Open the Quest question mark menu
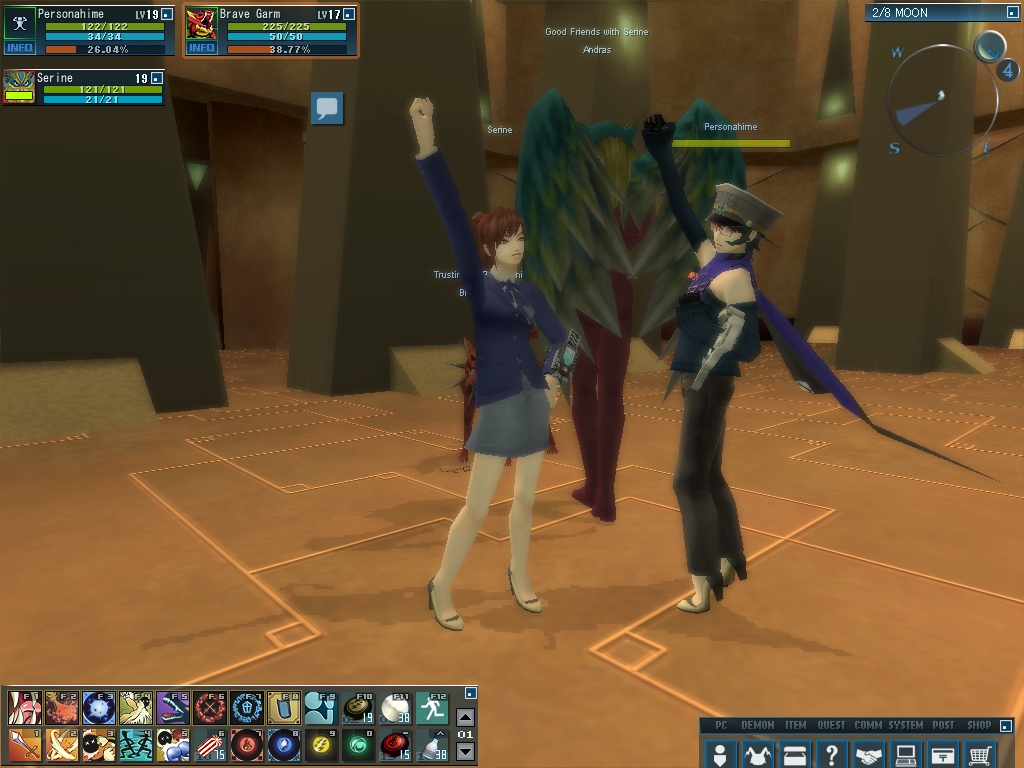Image resolution: width=1024 pixels, height=768 pixels. (x=831, y=754)
